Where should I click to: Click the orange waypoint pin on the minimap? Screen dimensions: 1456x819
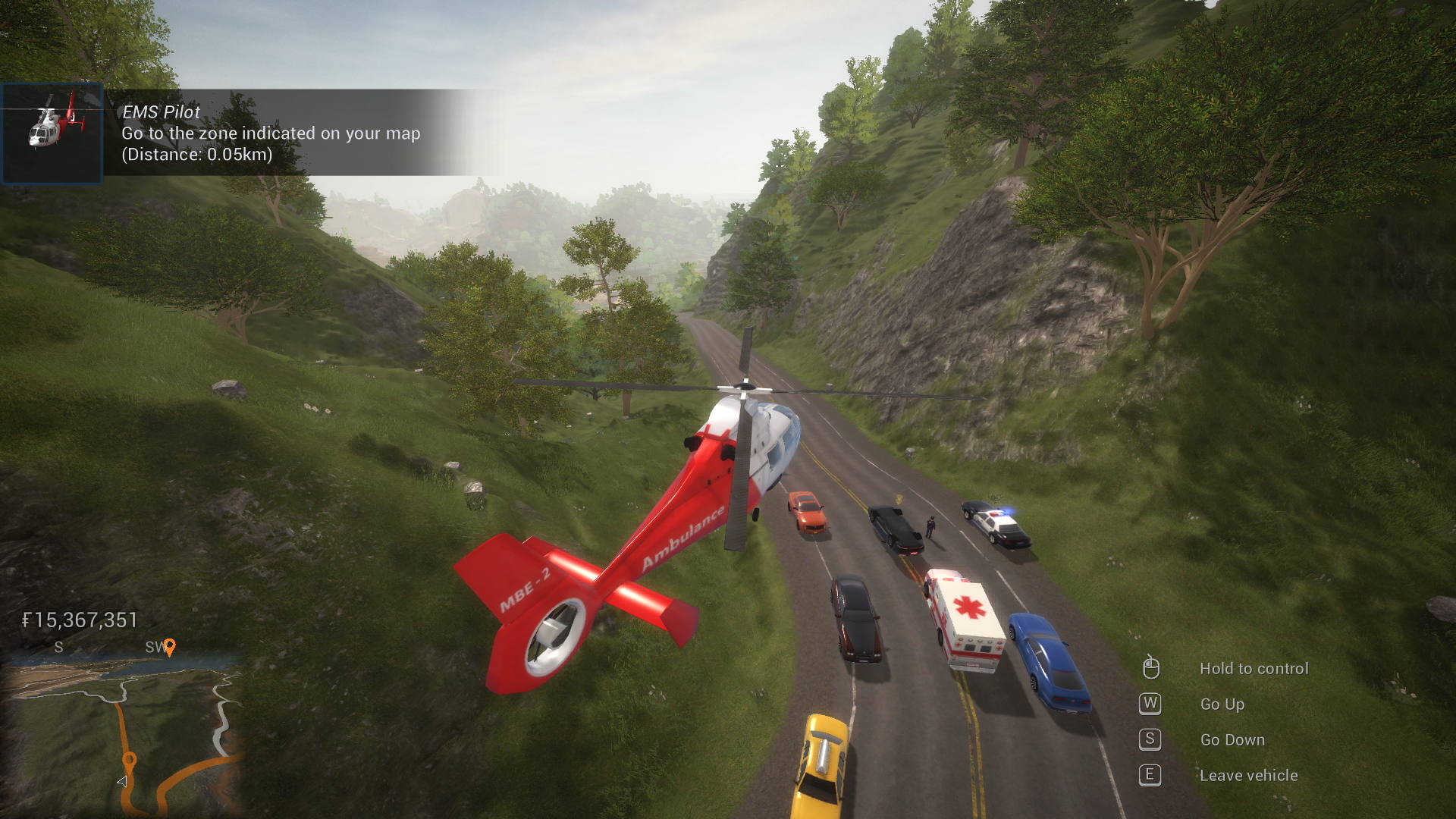(x=130, y=760)
